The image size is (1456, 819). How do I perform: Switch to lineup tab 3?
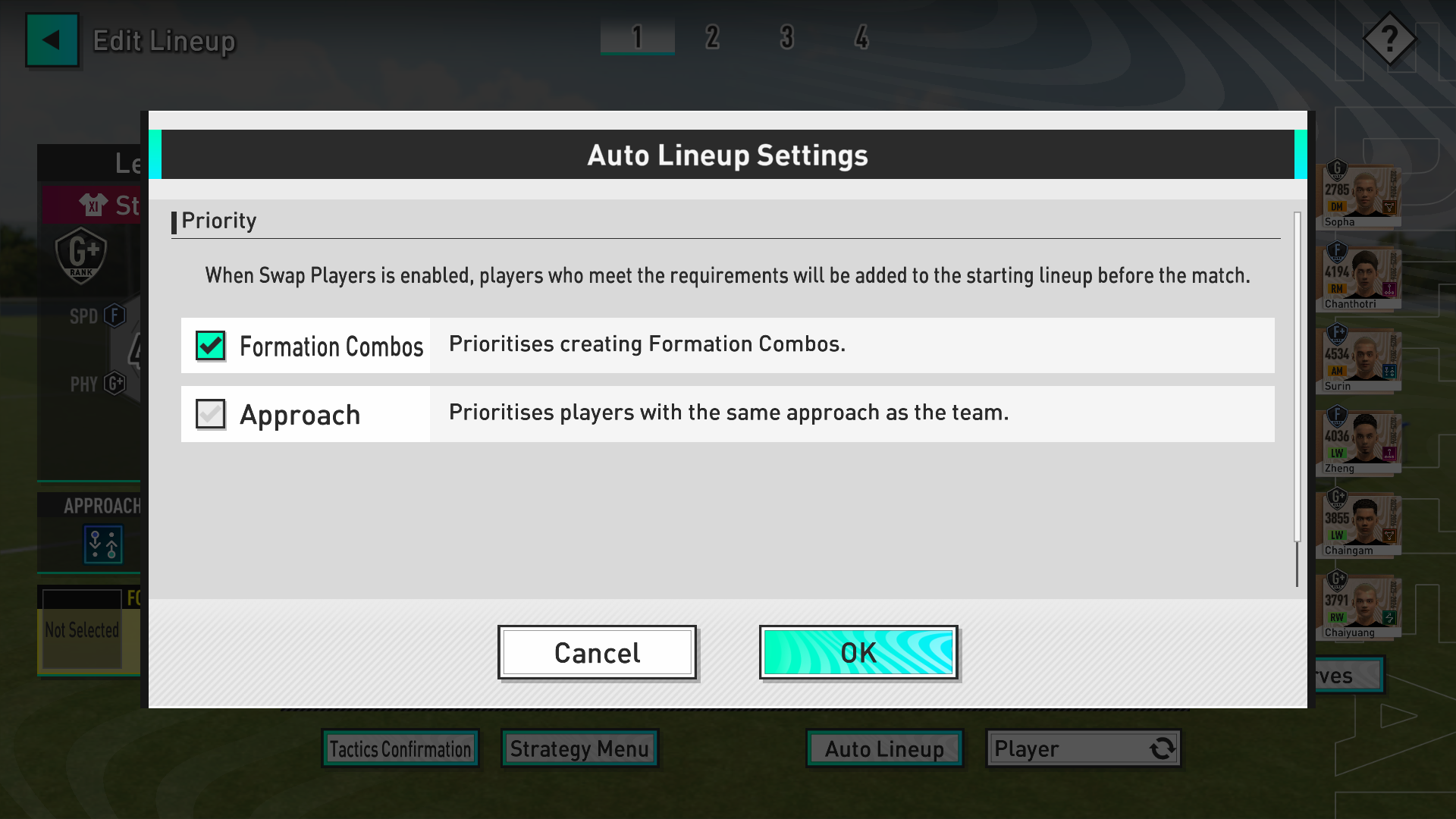coord(787,36)
